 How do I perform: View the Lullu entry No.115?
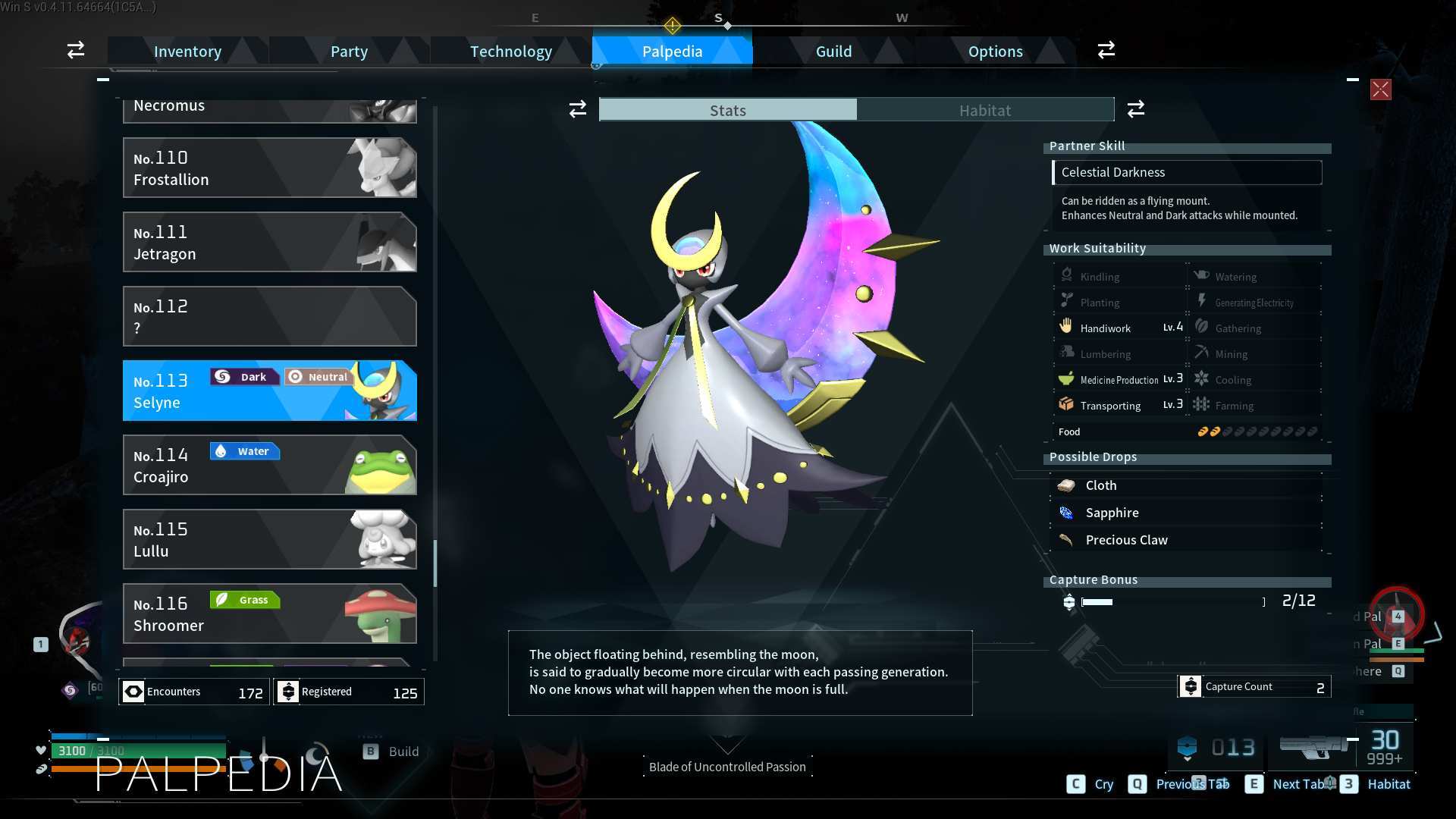click(x=269, y=539)
